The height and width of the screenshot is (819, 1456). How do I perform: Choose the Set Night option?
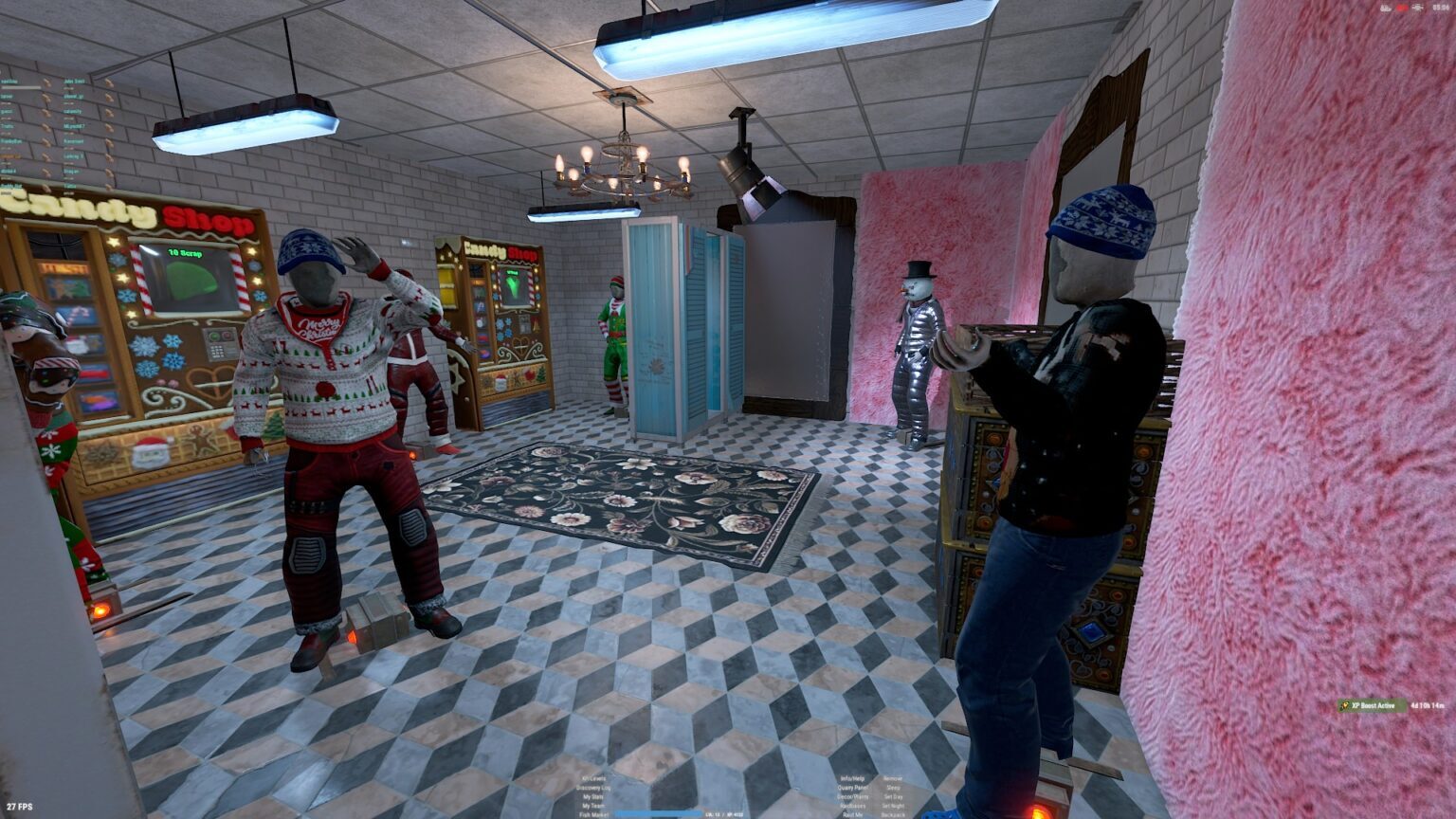pyautogui.click(x=893, y=806)
